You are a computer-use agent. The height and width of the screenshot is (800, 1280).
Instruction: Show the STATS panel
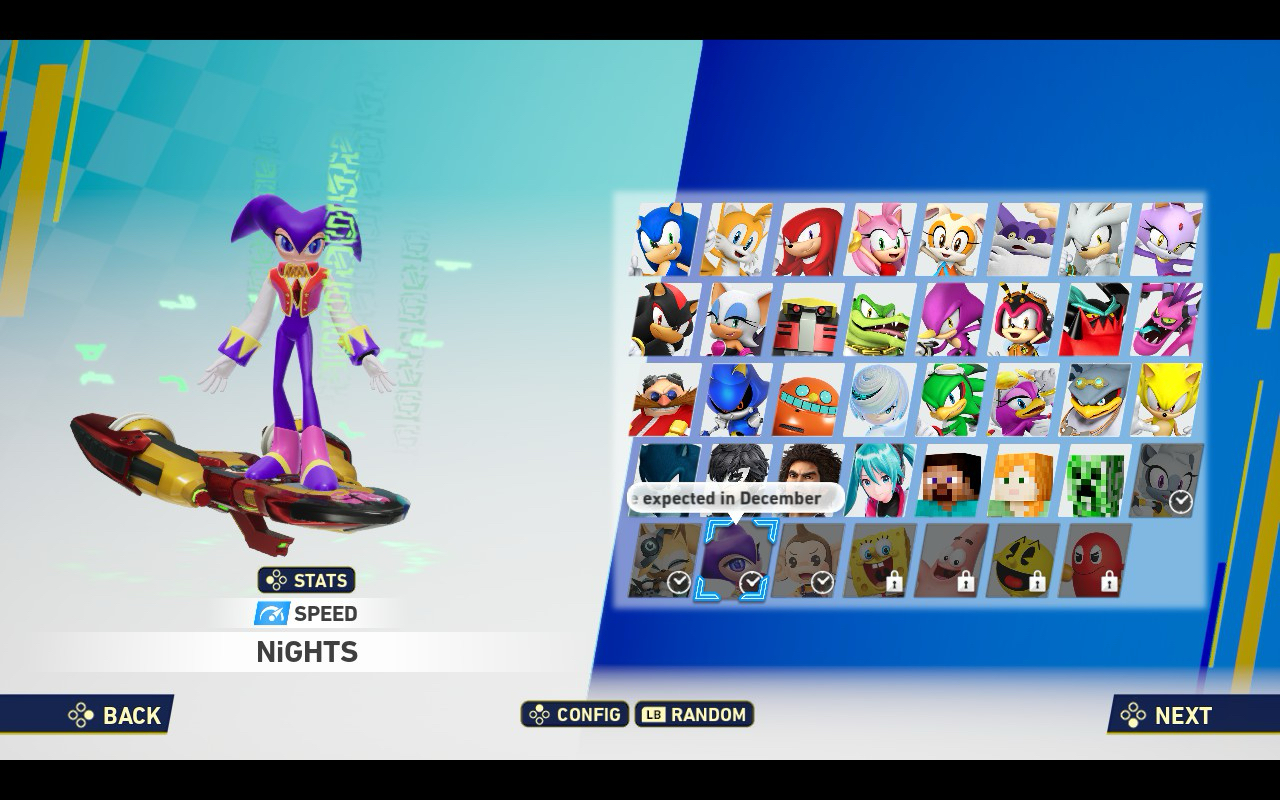(307, 580)
